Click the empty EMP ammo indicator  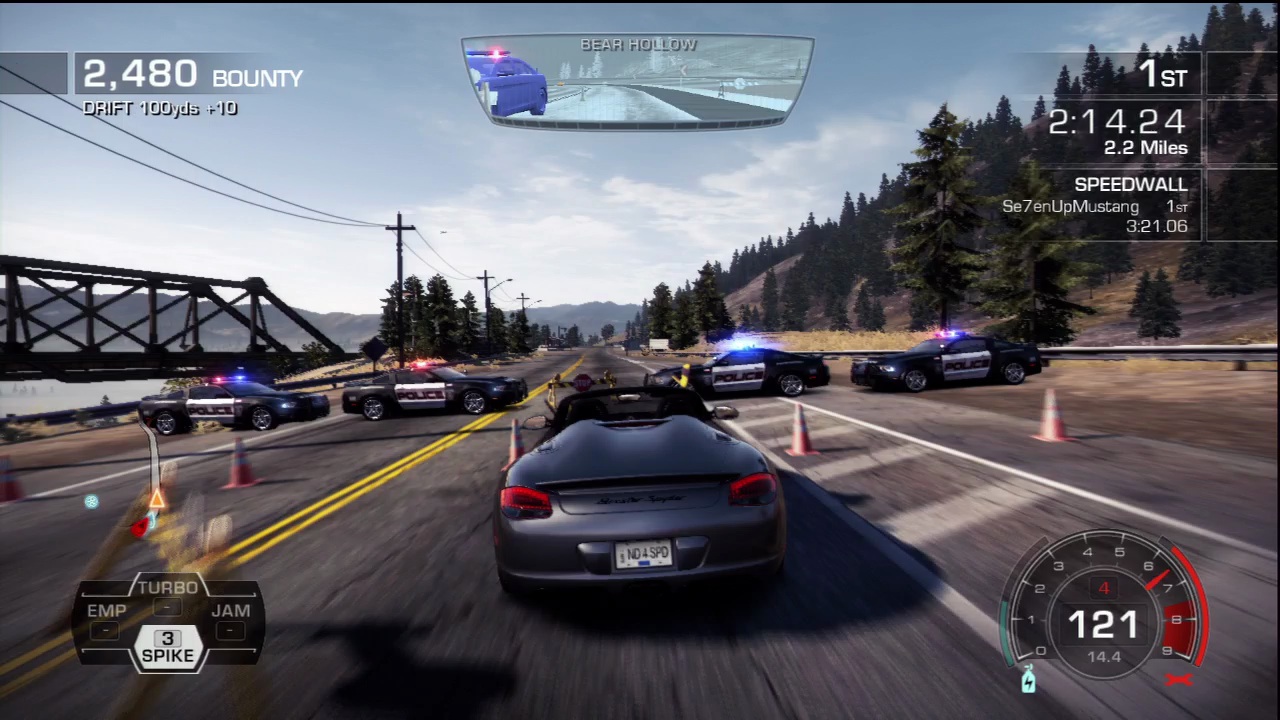tap(105, 632)
